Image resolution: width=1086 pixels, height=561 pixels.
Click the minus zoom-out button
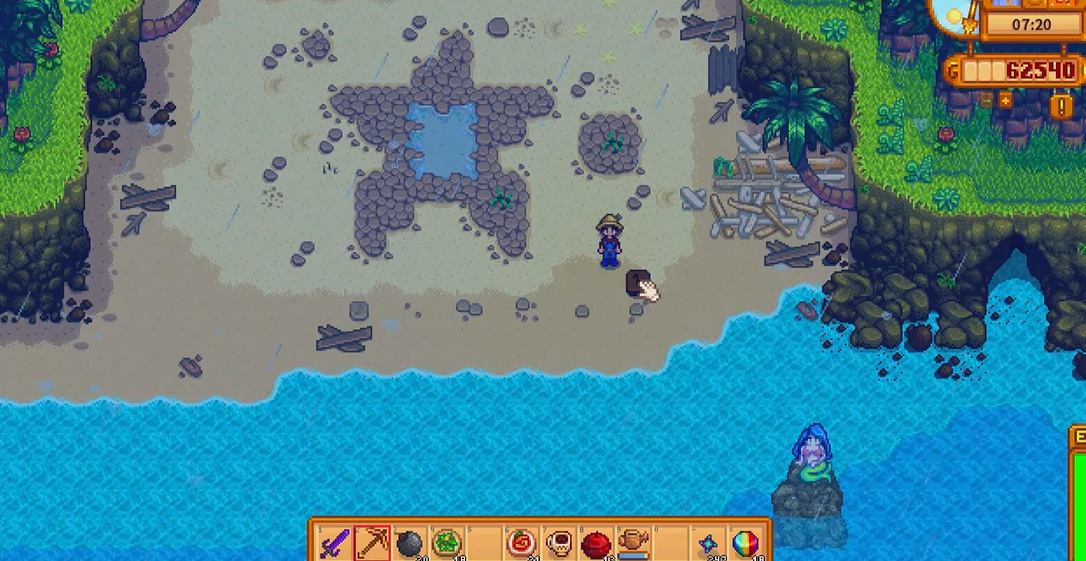pos(985,100)
